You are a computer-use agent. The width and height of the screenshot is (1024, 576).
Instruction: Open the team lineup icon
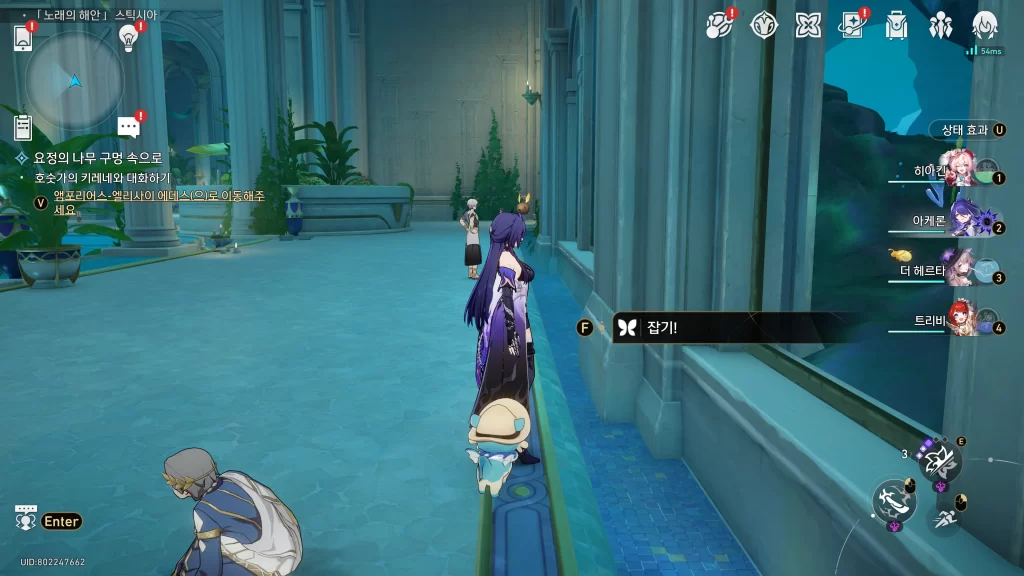point(941,26)
